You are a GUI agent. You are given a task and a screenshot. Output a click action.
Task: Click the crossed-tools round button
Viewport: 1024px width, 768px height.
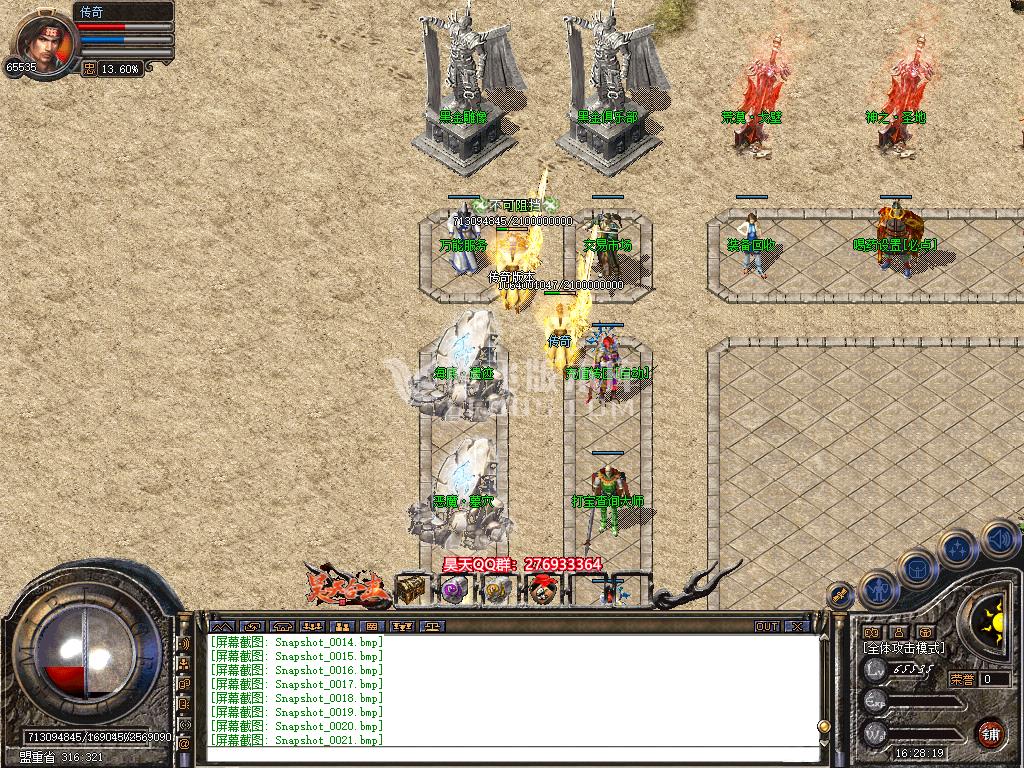coord(841,596)
